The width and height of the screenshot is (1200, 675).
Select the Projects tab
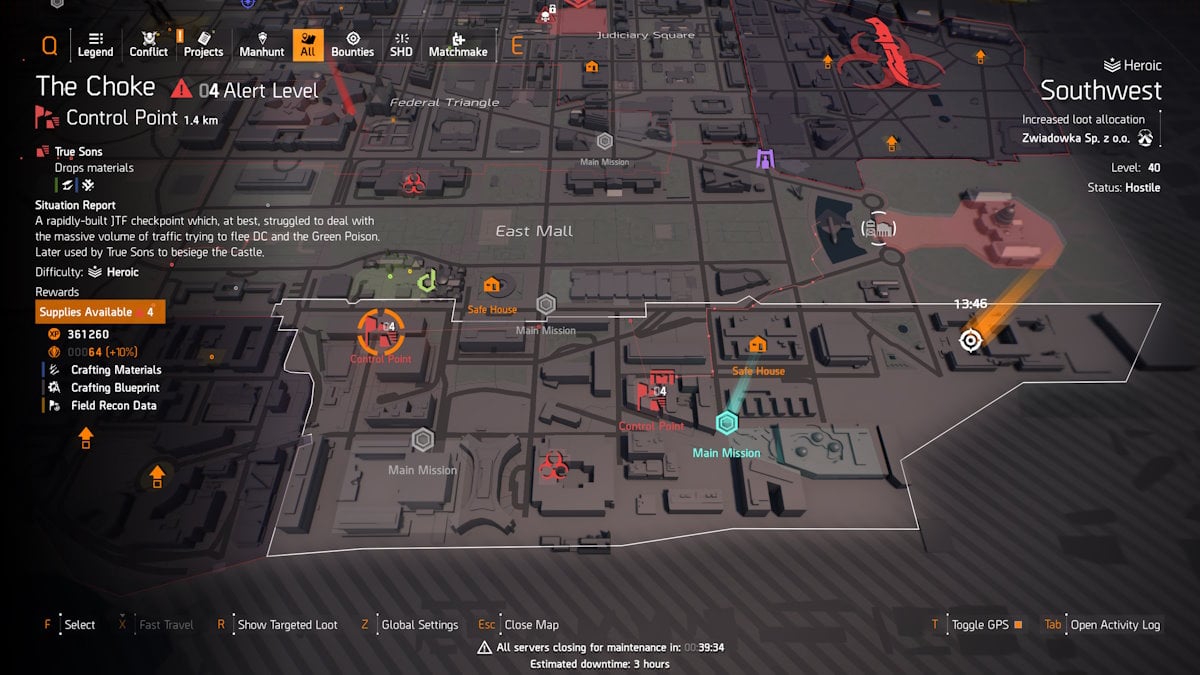point(203,45)
